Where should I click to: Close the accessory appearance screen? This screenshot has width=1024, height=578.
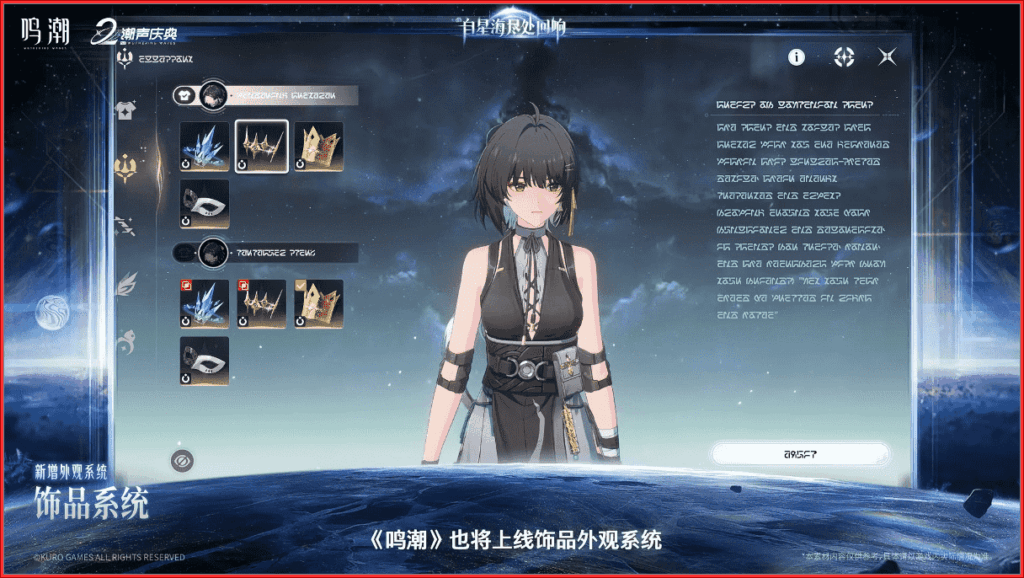click(887, 57)
